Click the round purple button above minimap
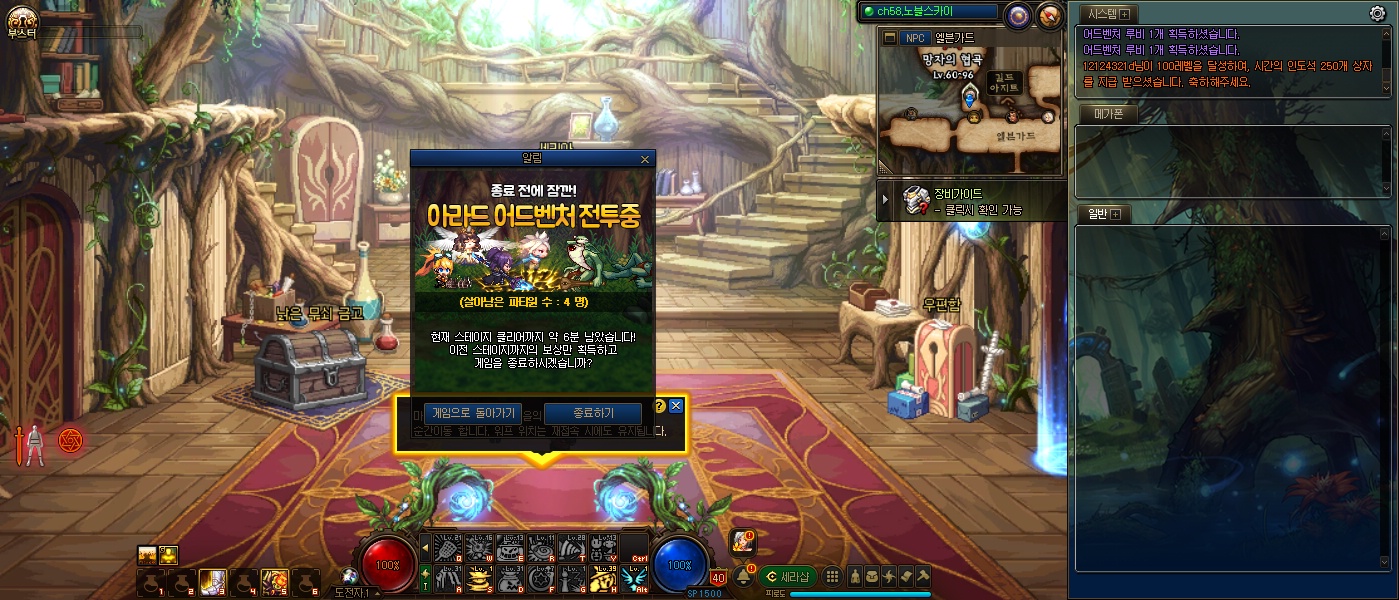Screen dimensions: 1399x600 (1018, 15)
